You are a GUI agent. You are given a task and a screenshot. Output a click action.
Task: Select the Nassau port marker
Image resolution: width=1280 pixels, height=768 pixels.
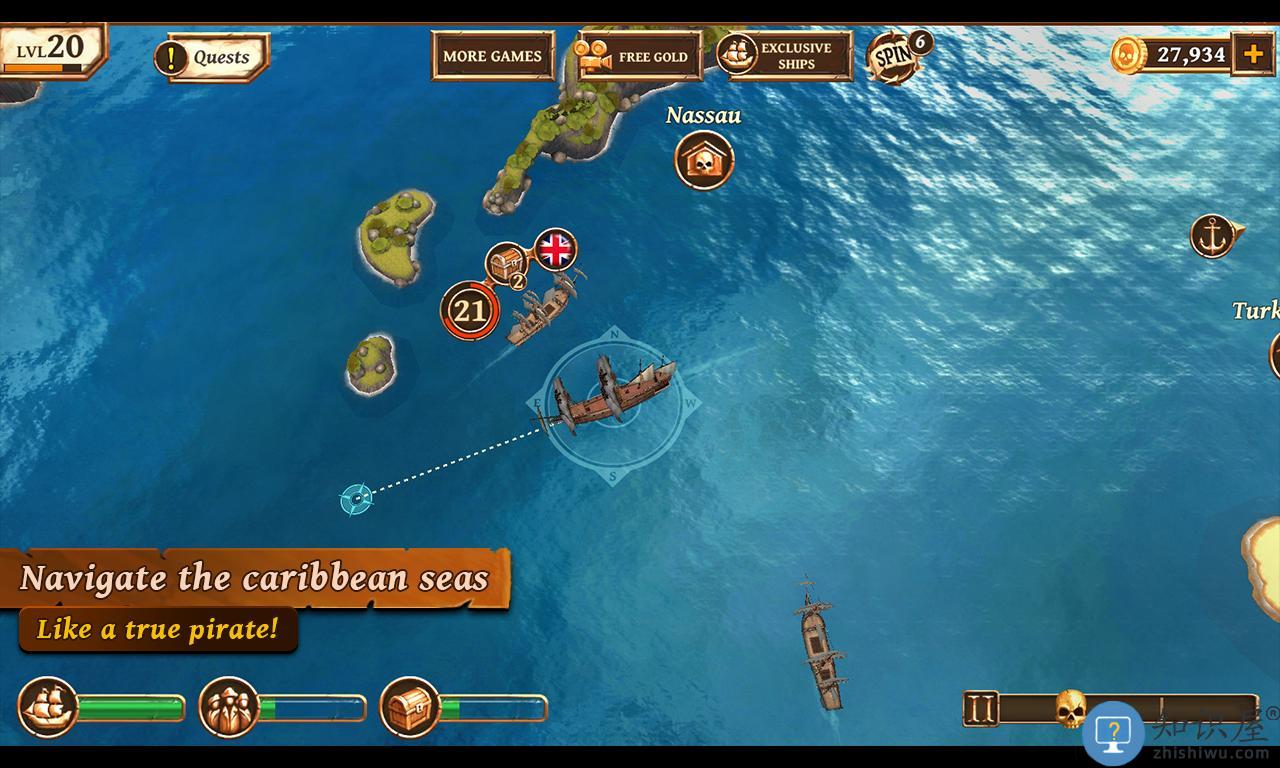pos(704,160)
